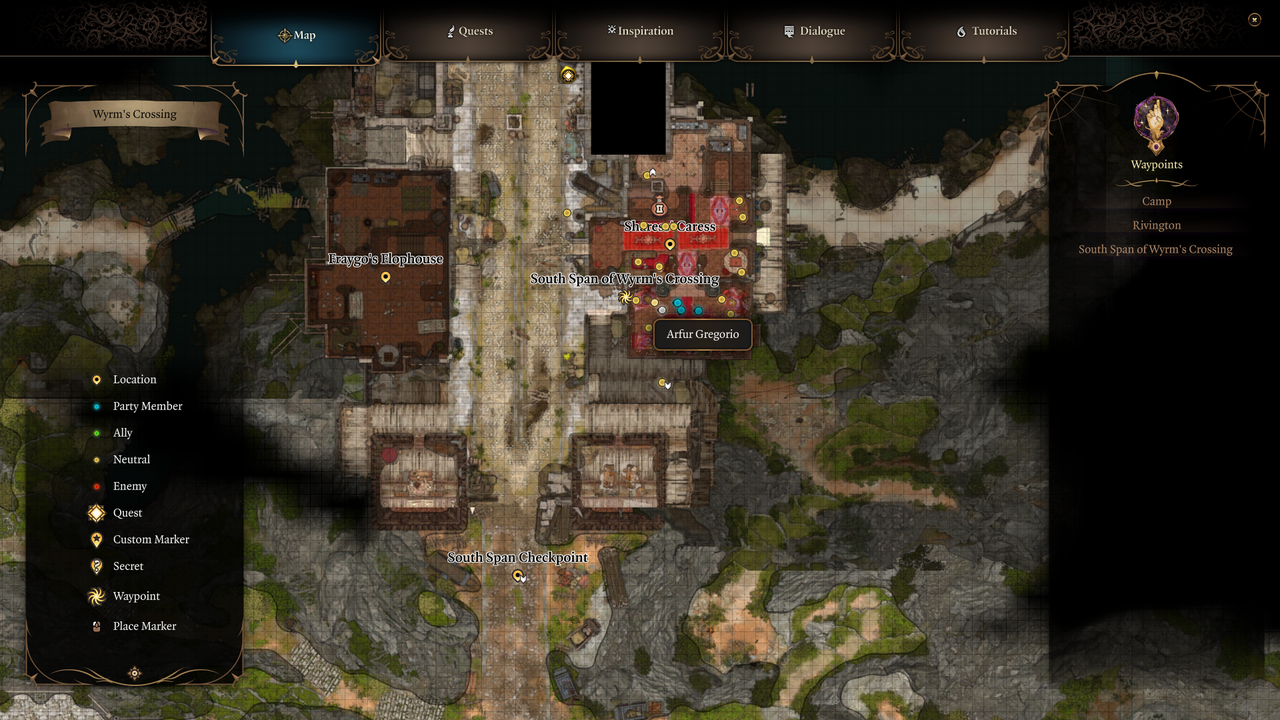
Task: Click the Place Marker icon in the legend
Action: pyautogui.click(x=96, y=626)
